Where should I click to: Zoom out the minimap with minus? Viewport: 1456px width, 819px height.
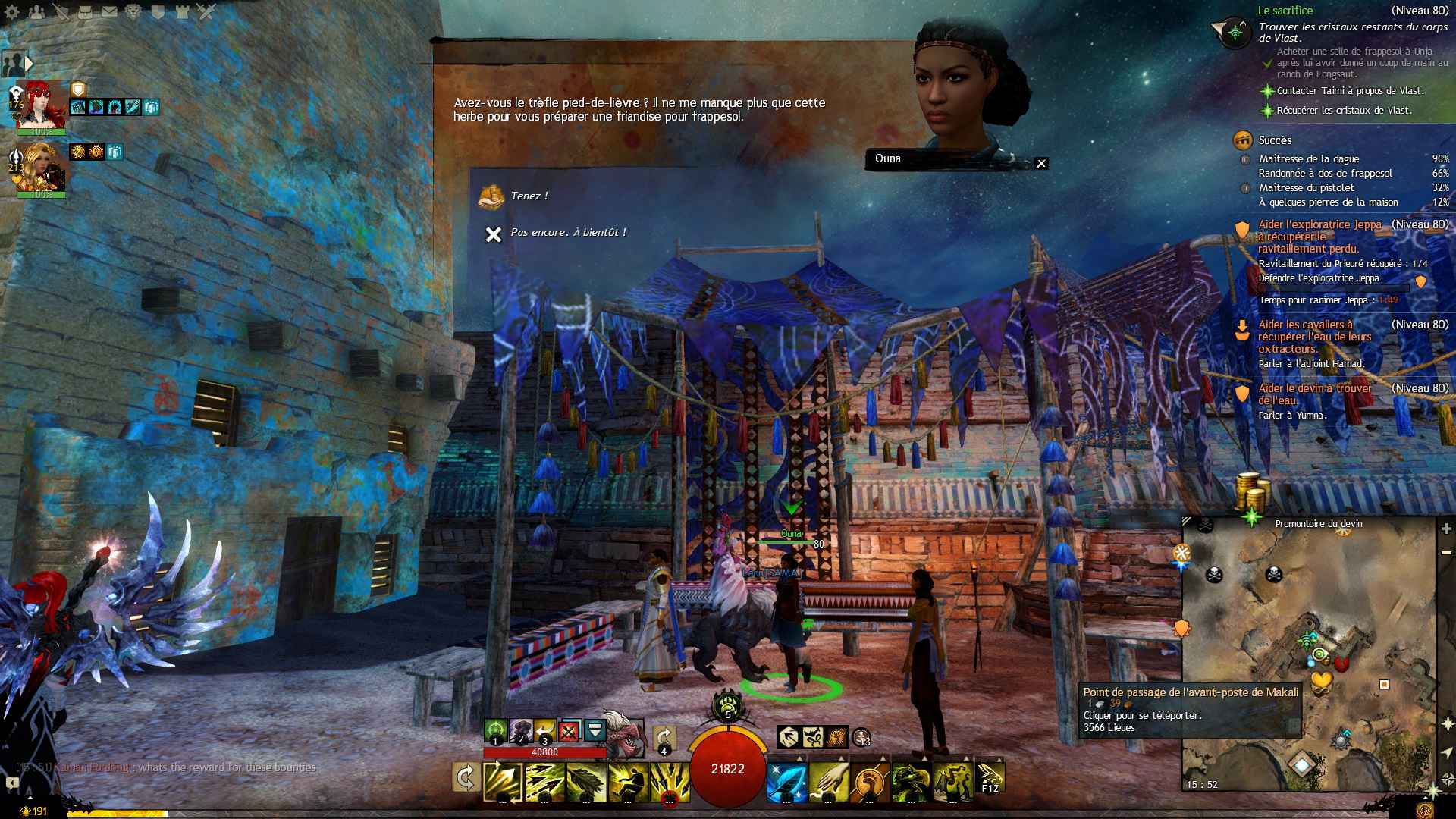[x=1446, y=553]
